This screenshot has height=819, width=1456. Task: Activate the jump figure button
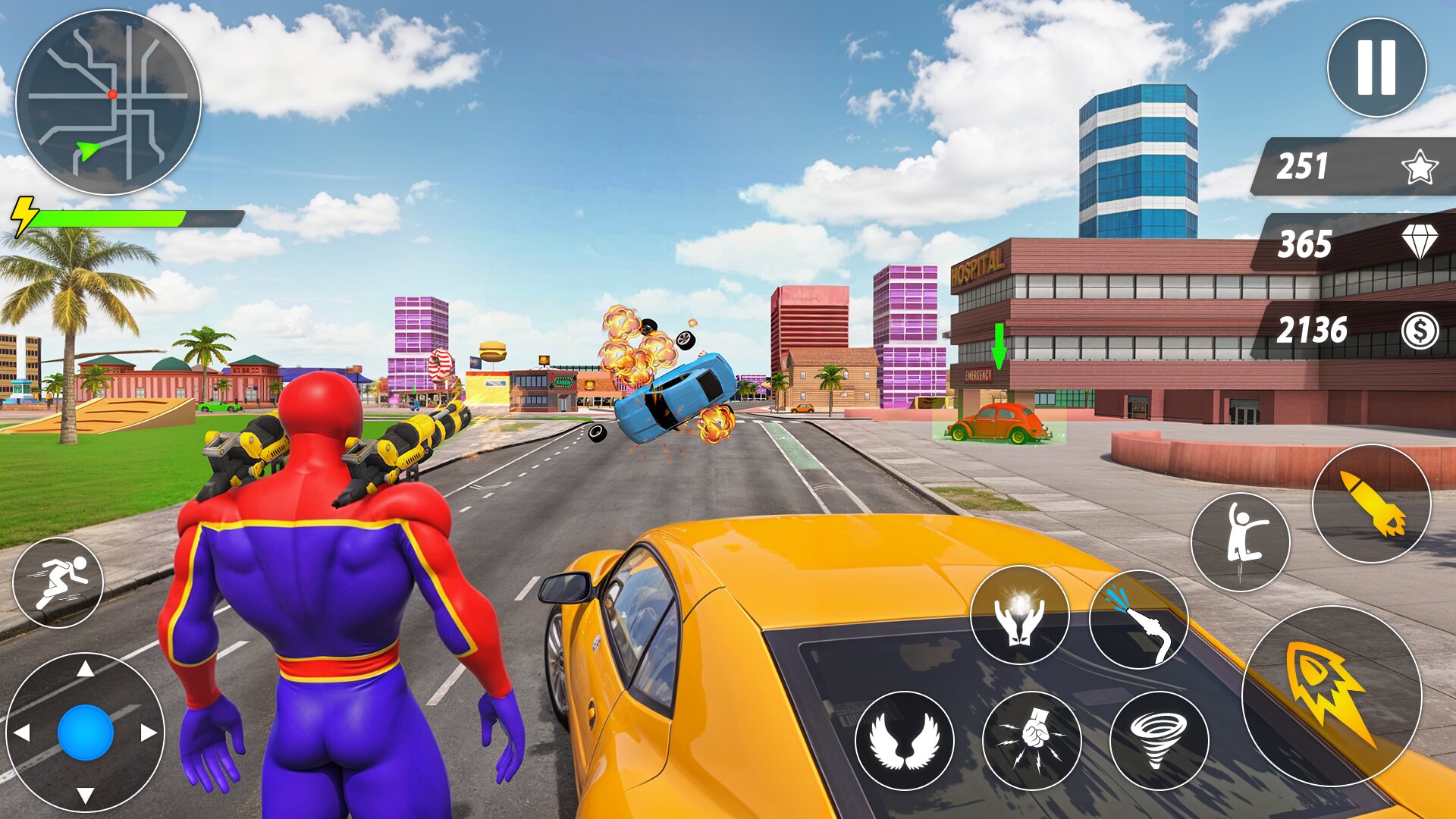[1240, 541]
